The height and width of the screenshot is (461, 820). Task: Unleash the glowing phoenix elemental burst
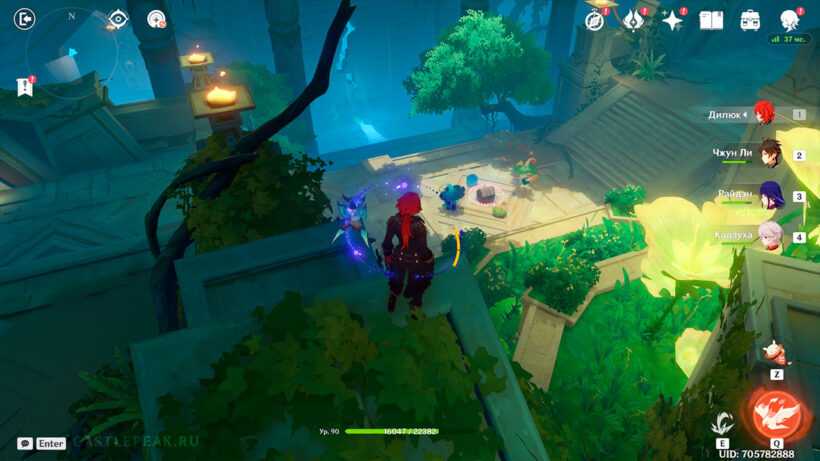776,415
